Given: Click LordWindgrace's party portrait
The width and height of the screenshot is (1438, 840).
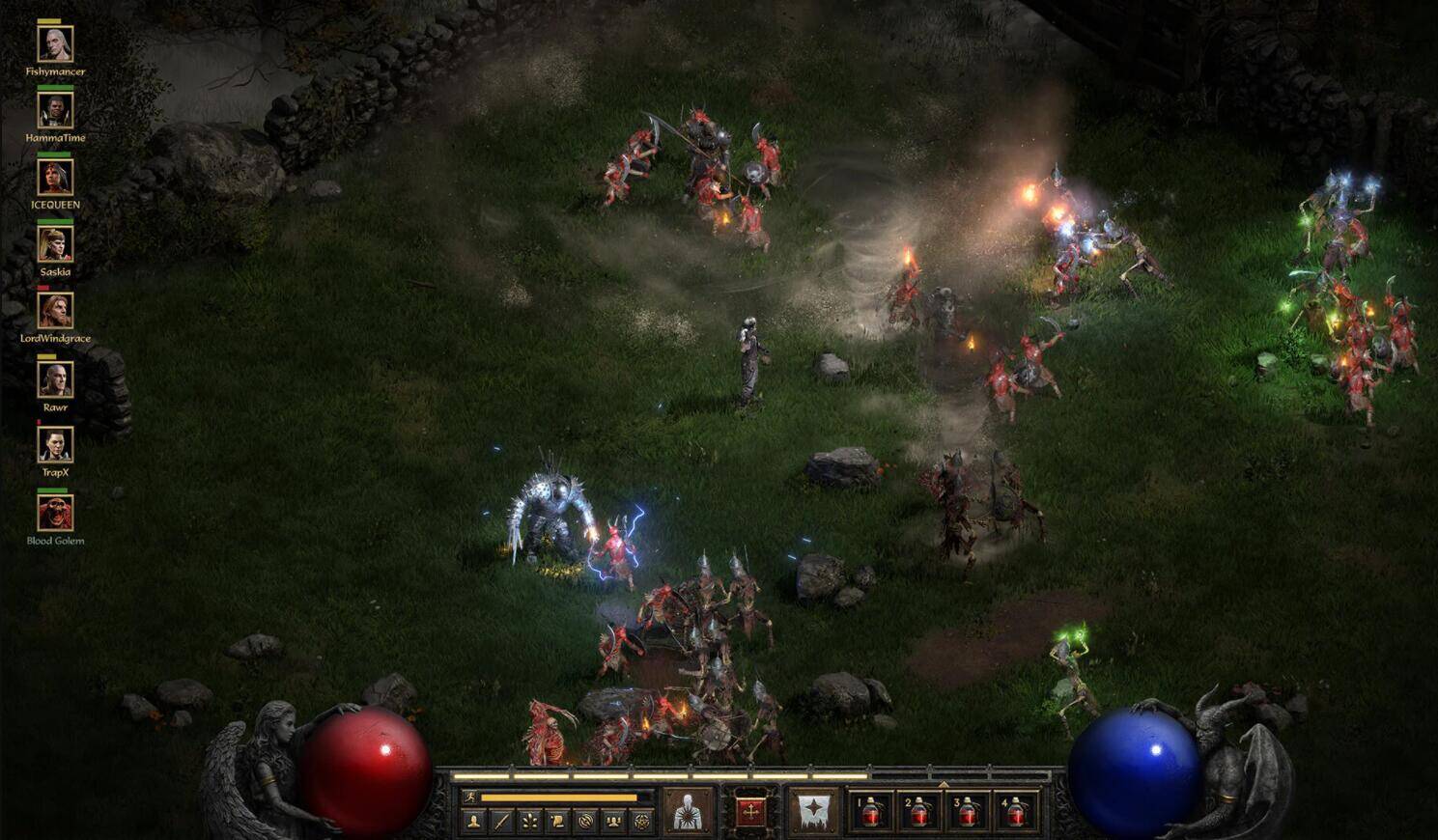Looking at the screenshot, I should (55, 311).
